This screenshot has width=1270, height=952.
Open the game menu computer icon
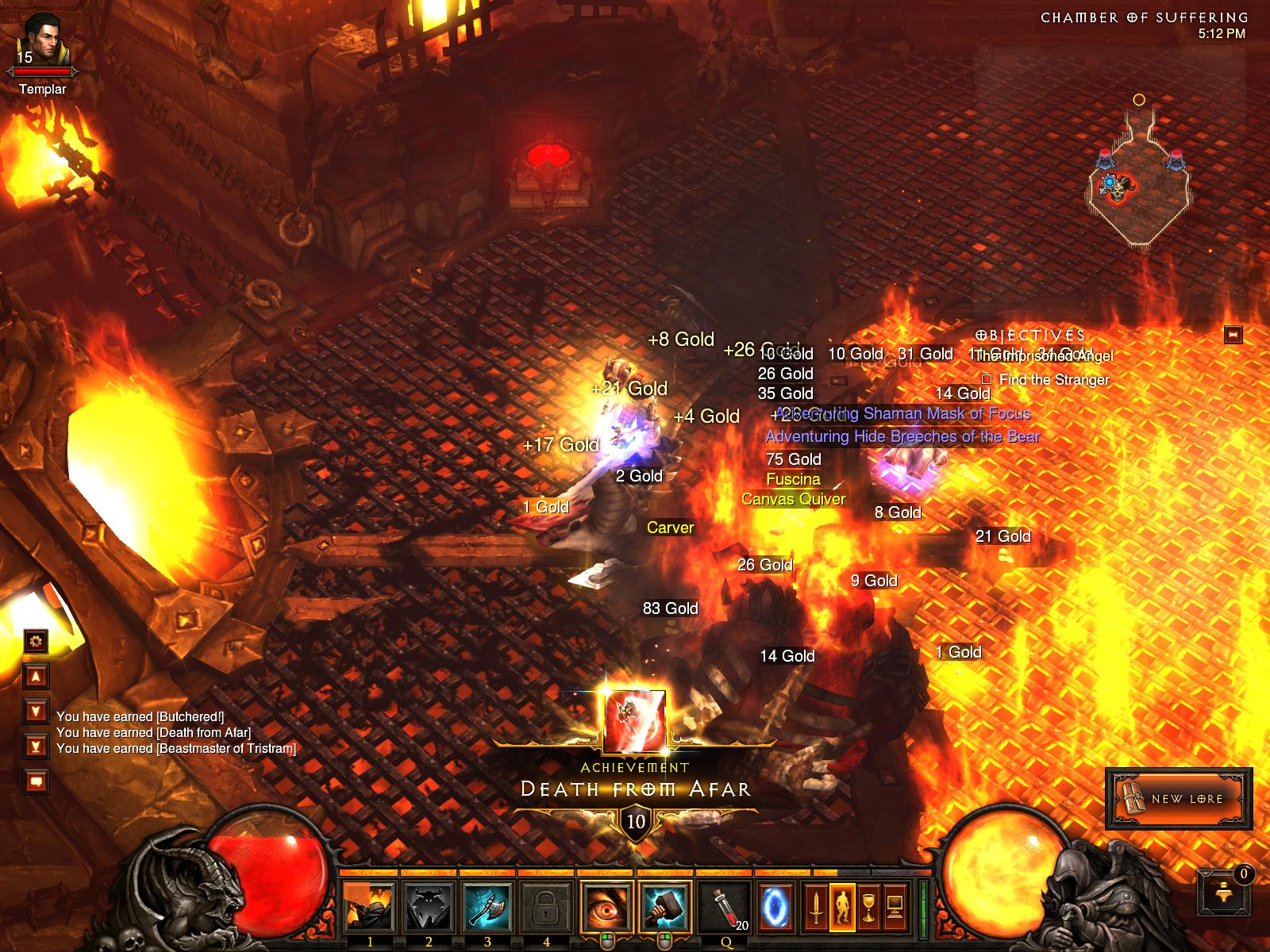pos(895,906)
